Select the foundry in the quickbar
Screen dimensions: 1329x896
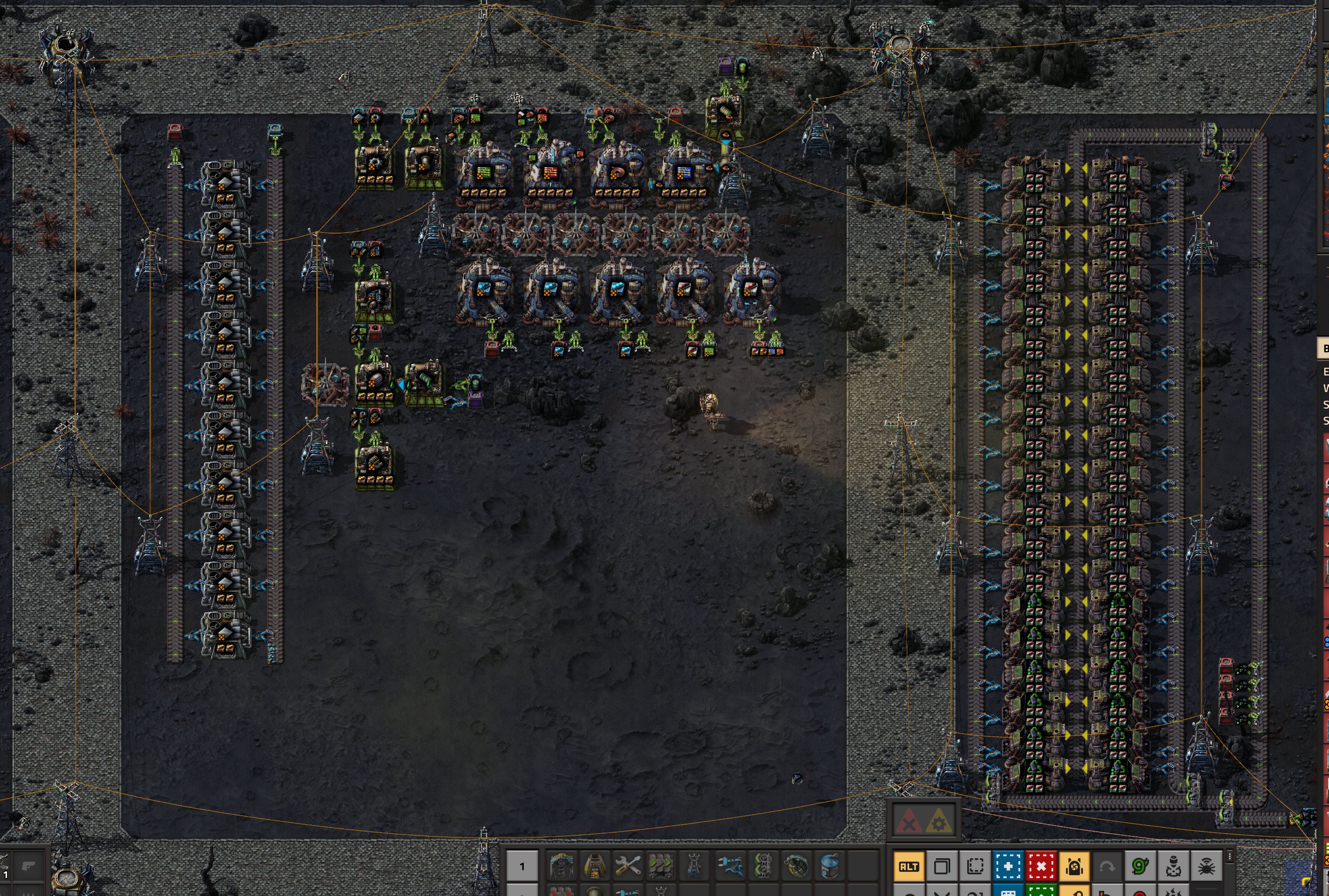(595, 866)
